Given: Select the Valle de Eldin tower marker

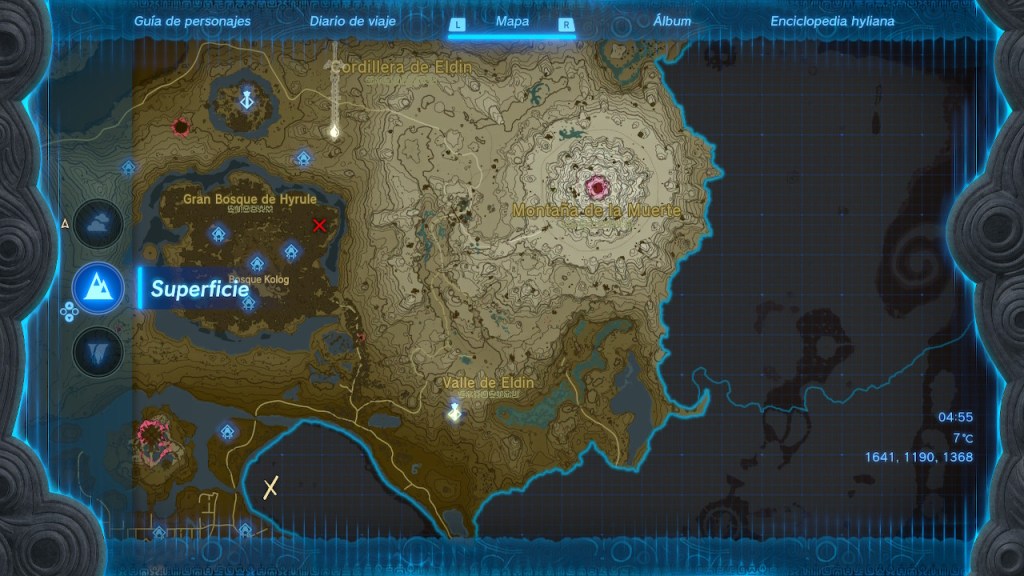Looking at the screenshot, I should [x=455, y=410].
